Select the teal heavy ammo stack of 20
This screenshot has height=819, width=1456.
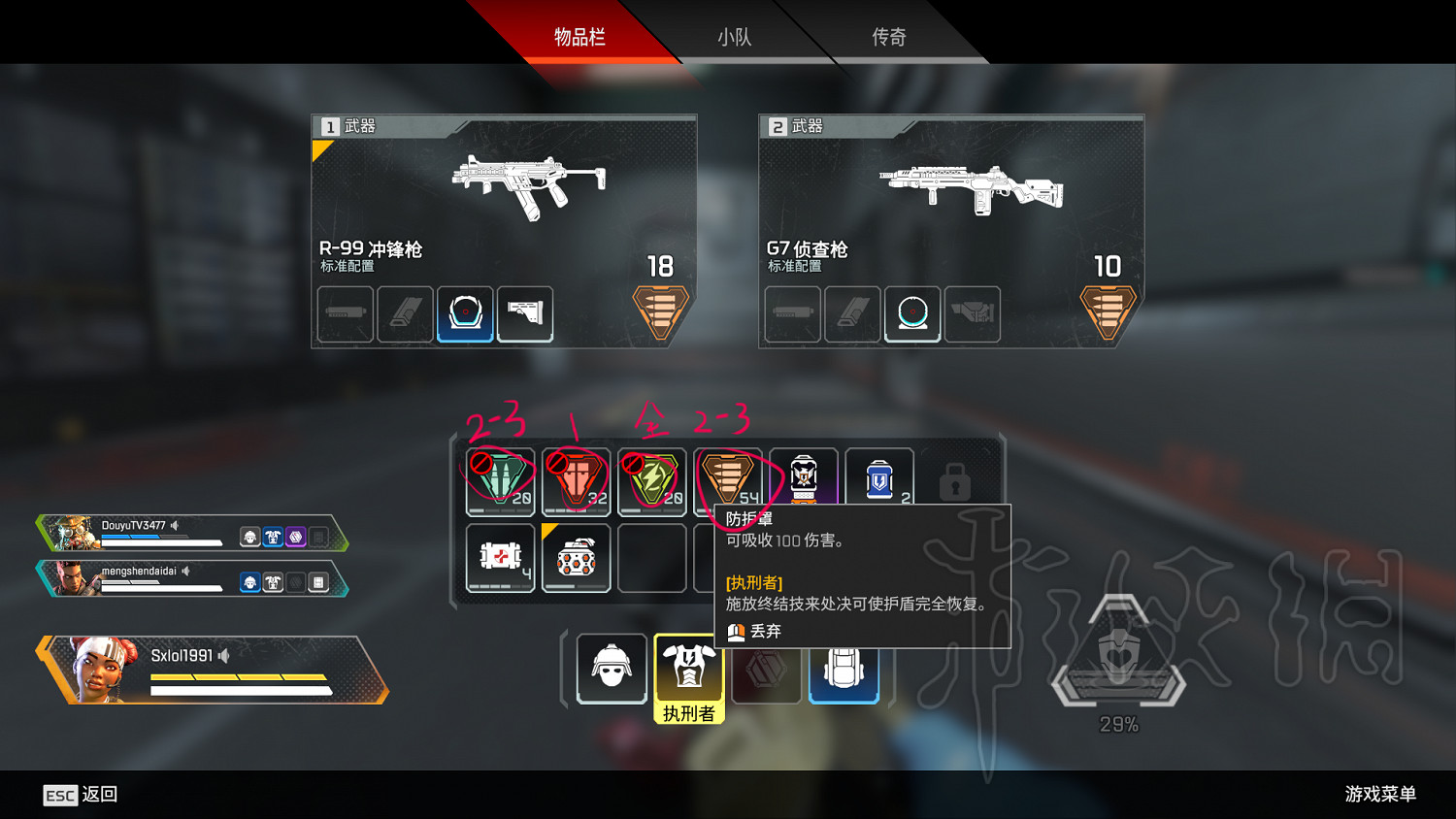[499, 477]
